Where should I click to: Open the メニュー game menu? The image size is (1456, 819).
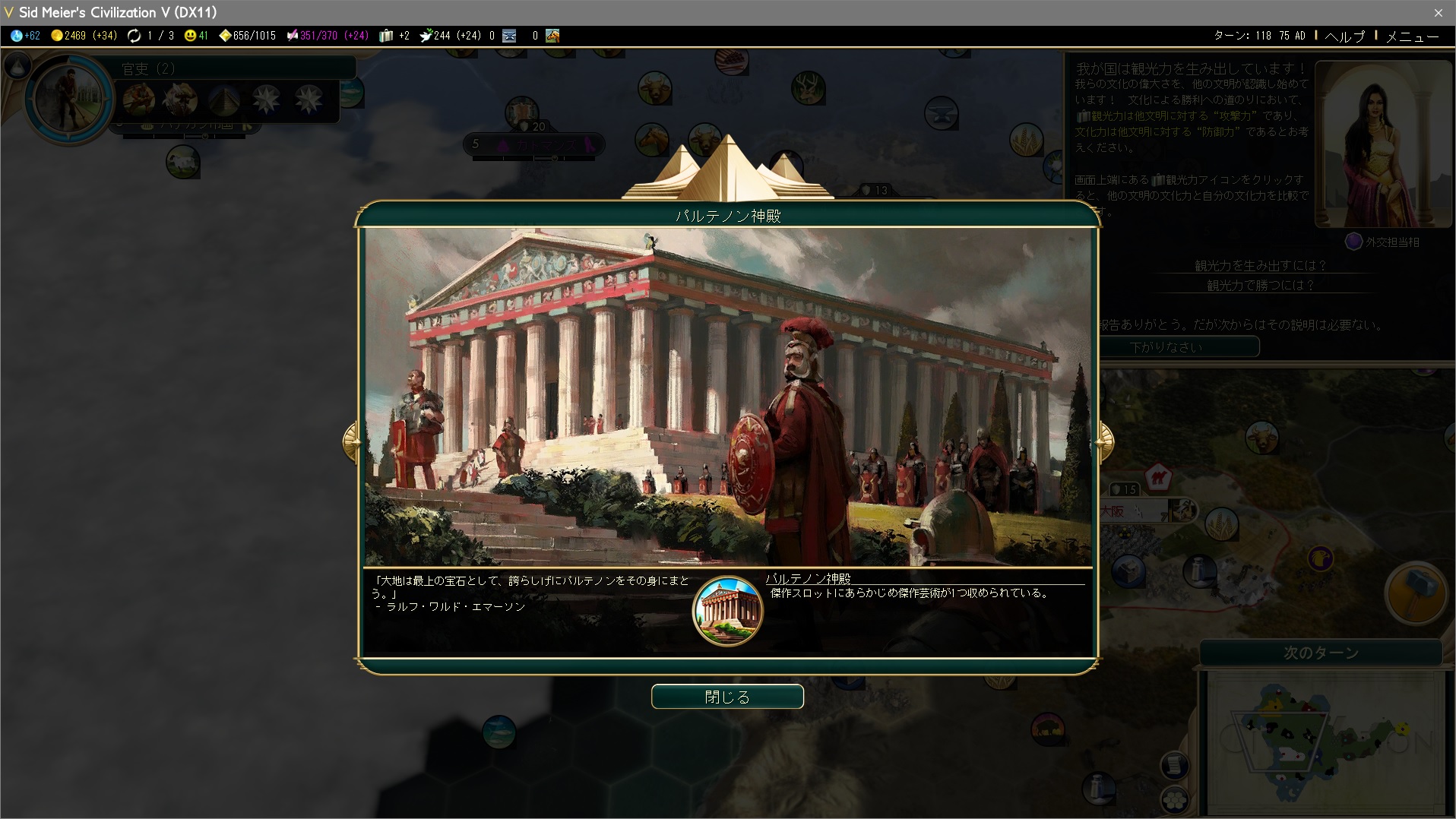1412,36
